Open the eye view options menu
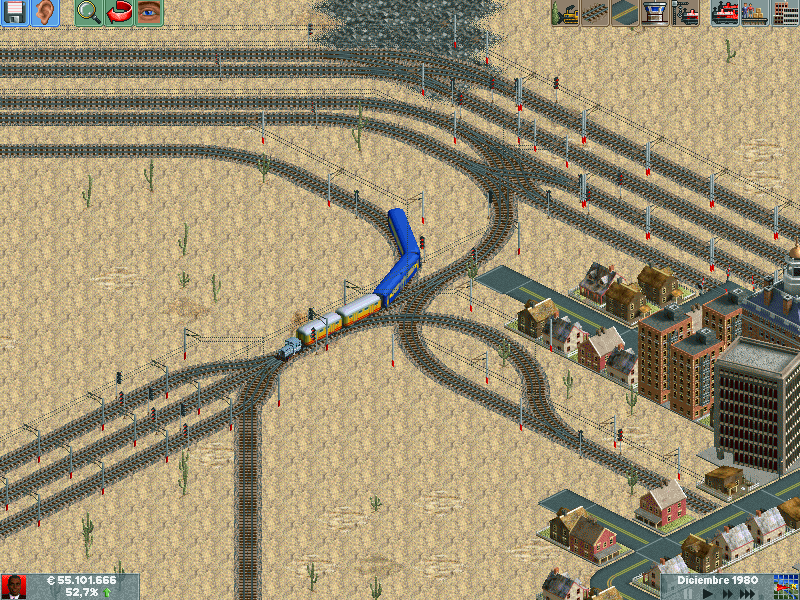This screenshot has width=800, height=600. pos(149,13)
